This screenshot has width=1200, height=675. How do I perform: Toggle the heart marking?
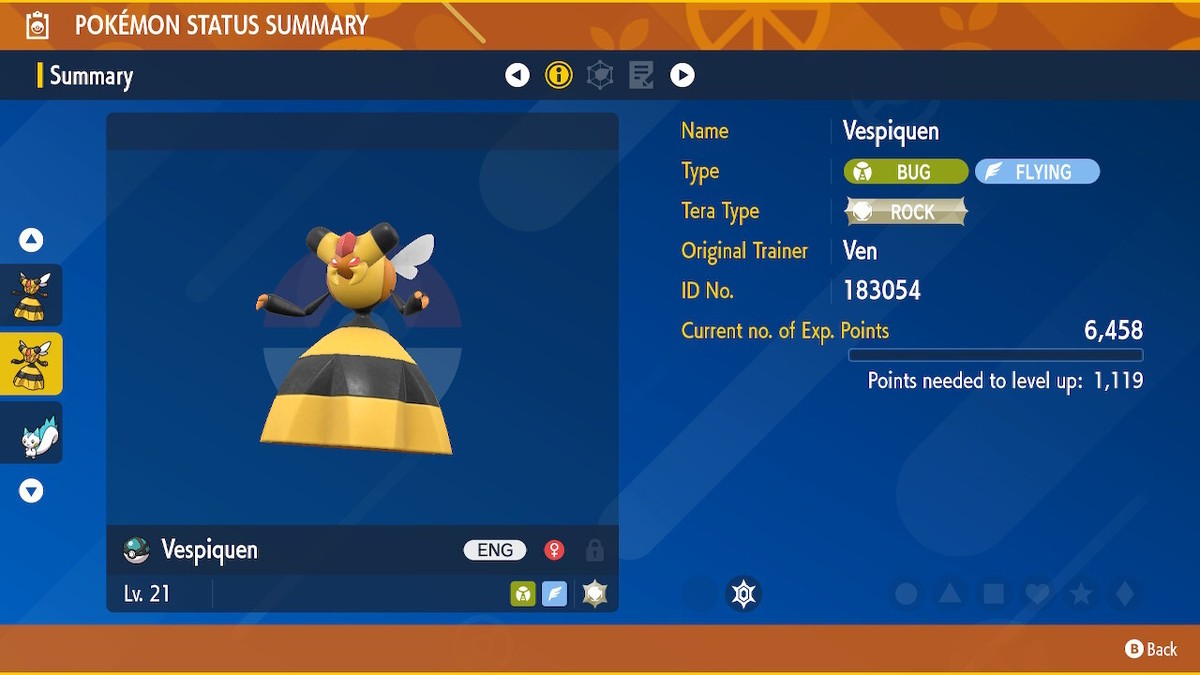pos(1038,594)
